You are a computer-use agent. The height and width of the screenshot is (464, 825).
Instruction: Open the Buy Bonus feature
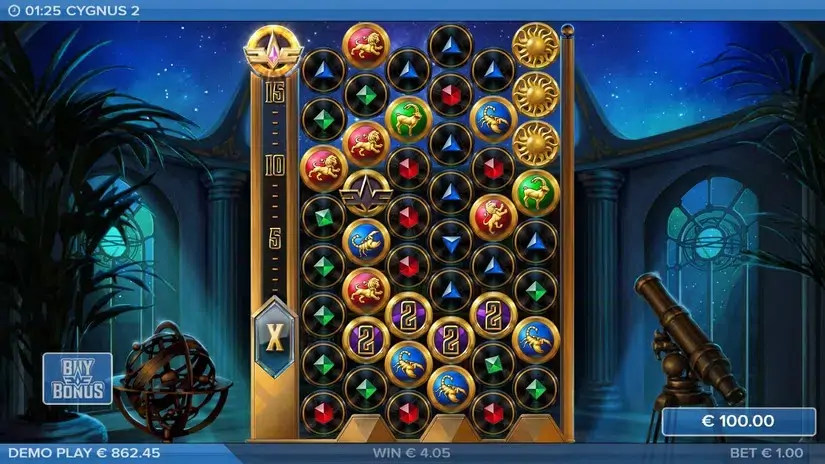click(x=77, y=378)
